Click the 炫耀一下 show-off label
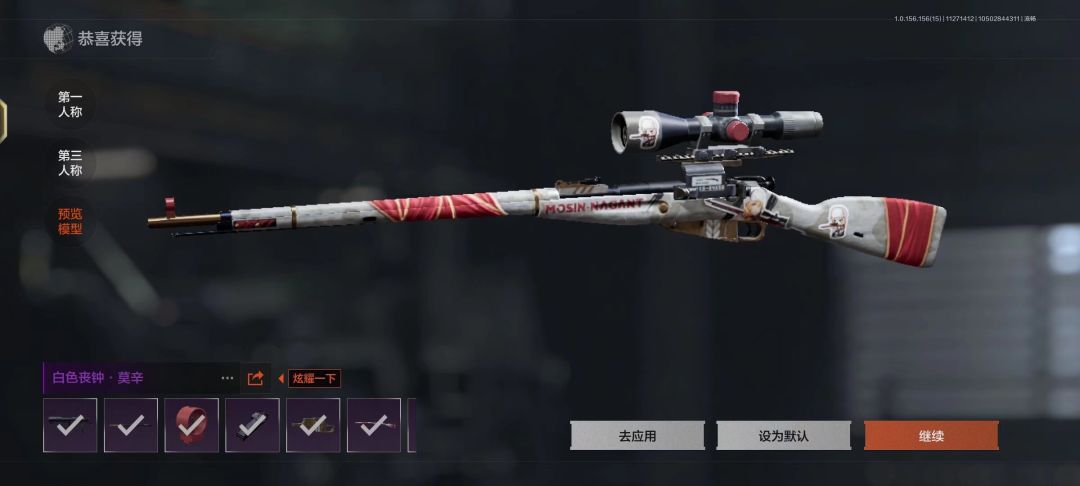 [314, 378]
